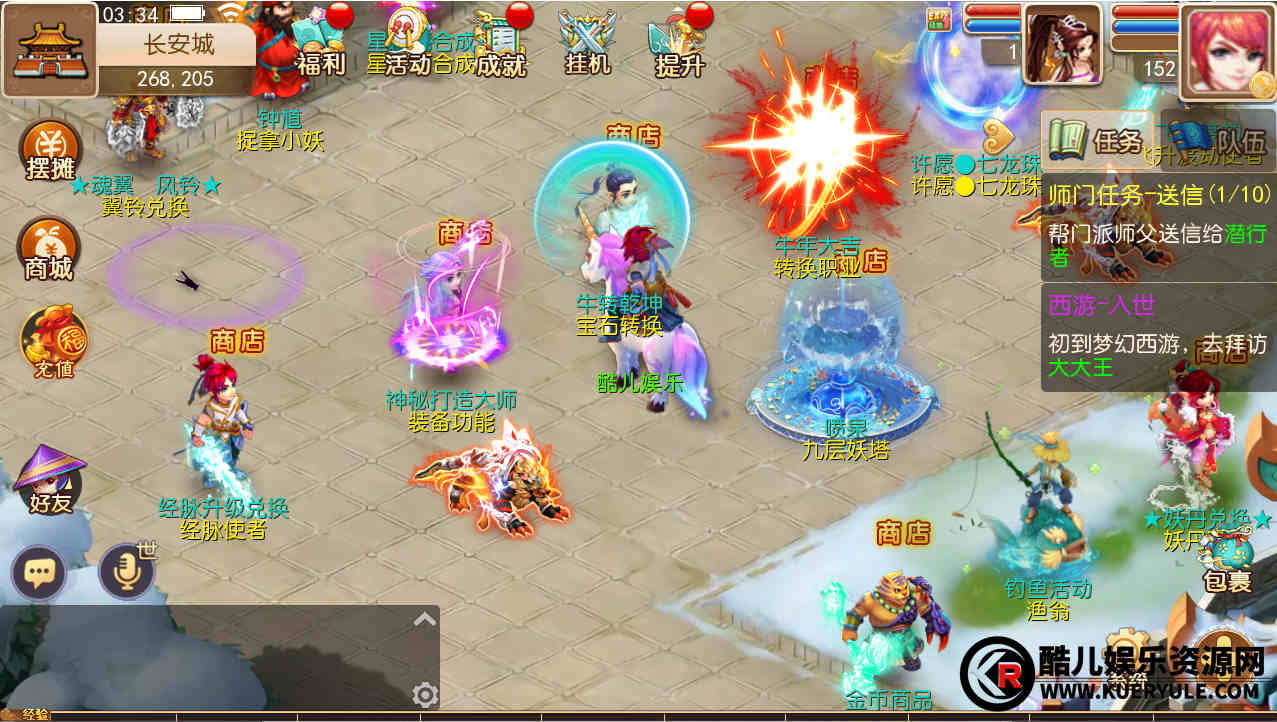Image resolution: width=1277 pixels, height=722 pixels.
Task: Click the palace map icon for 长安城
Action: click(49, 48)
